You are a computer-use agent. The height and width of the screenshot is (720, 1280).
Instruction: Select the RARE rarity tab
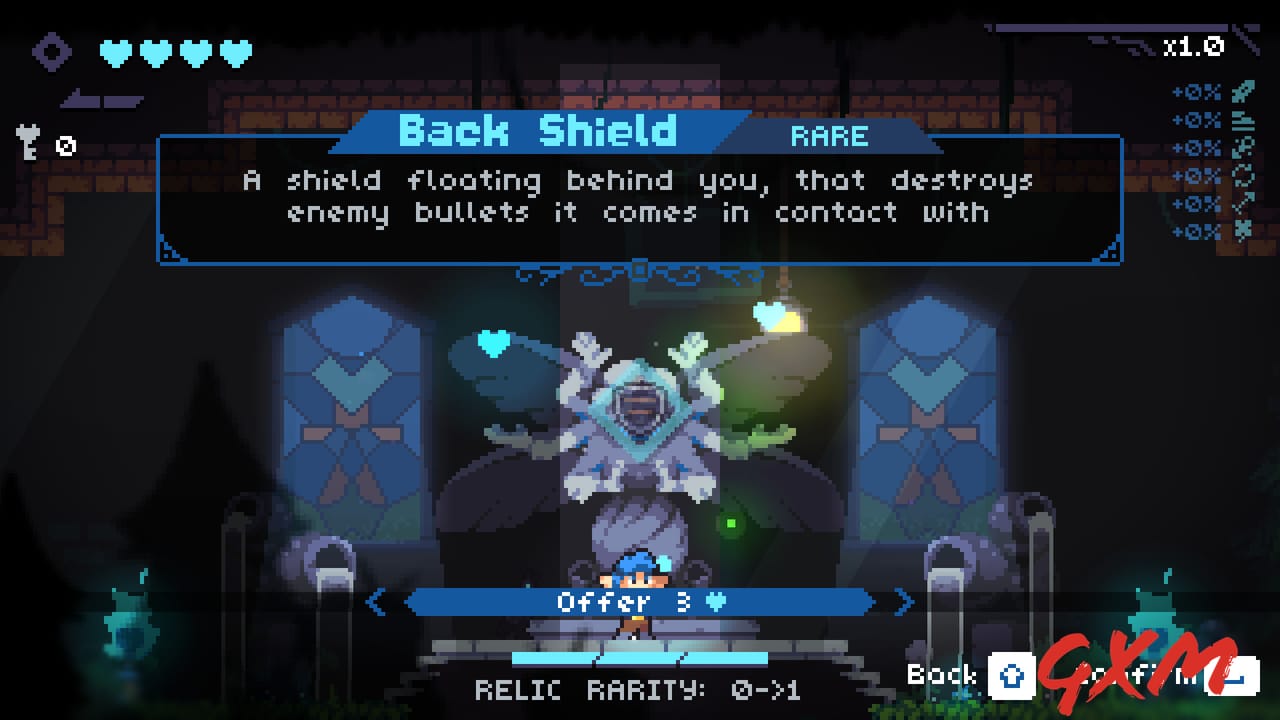832,137
